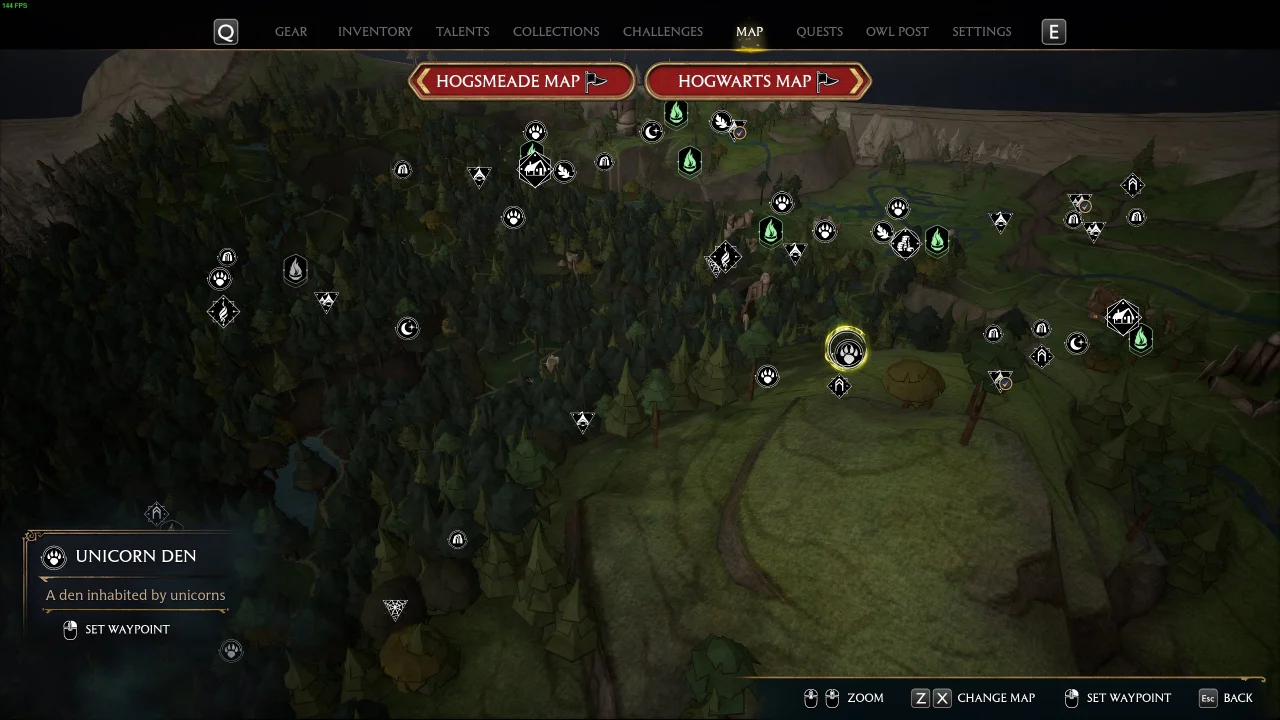Screen dimensions: 1280x720
Task: Select the ancient magic flame diamond icon on the left
Action: [x=223, y=311]
